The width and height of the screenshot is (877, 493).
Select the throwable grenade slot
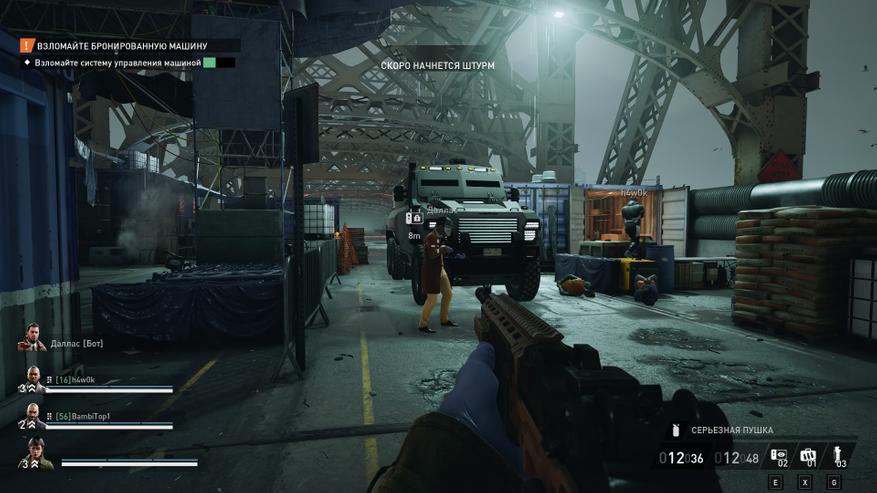click(839, 456)
